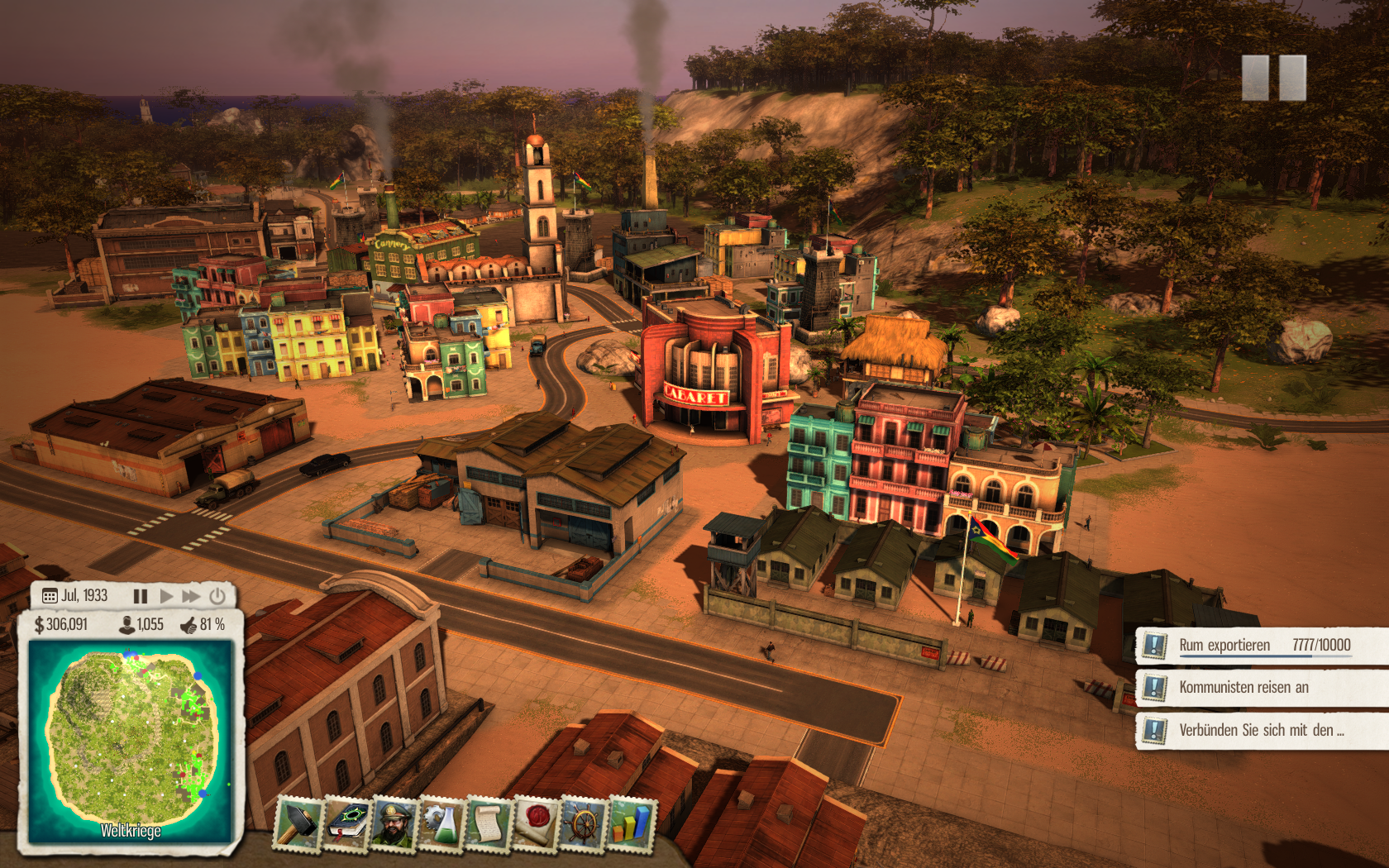Viewport: 1389px width, 868px height.
Task: Open the almanac book stamp
Action: pyautogui.click(x=348, y=823)
